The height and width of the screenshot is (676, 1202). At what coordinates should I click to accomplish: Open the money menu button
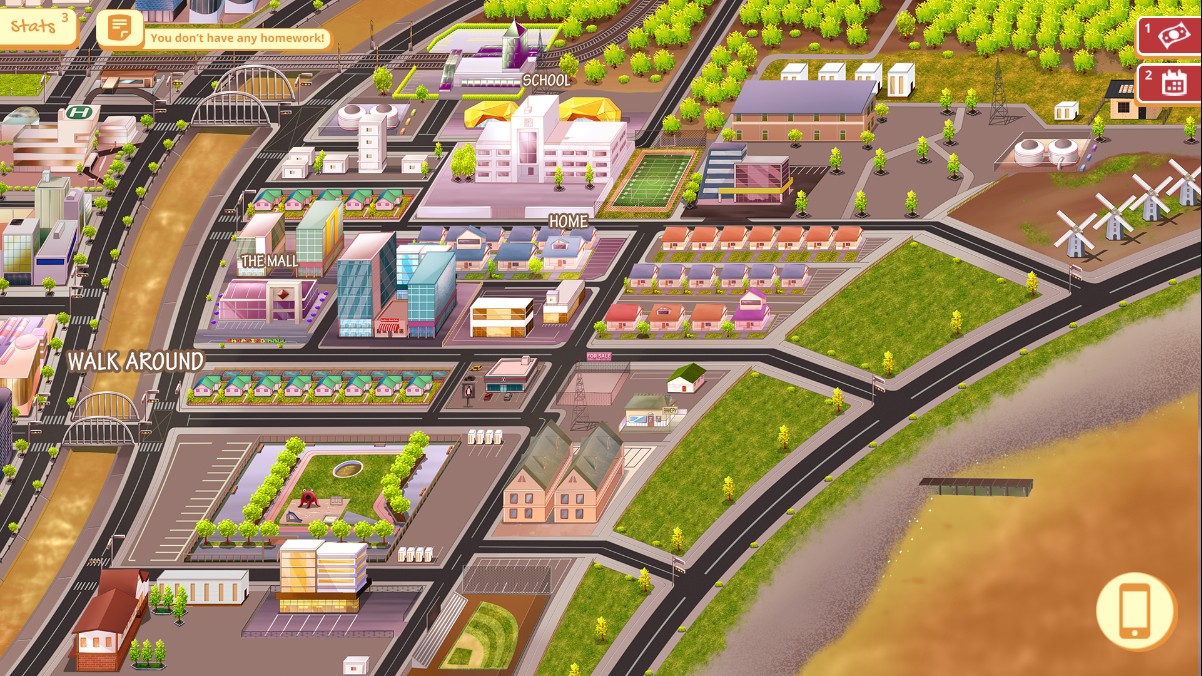(x=1172, y=35)
